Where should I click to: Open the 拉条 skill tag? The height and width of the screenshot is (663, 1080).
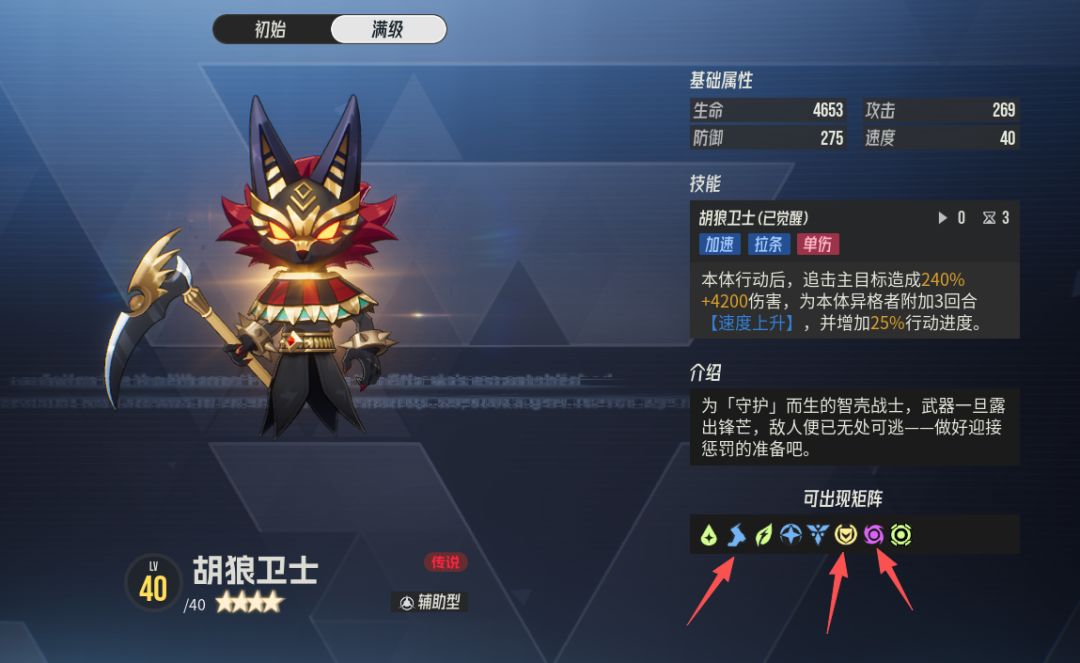coord(769,244)
